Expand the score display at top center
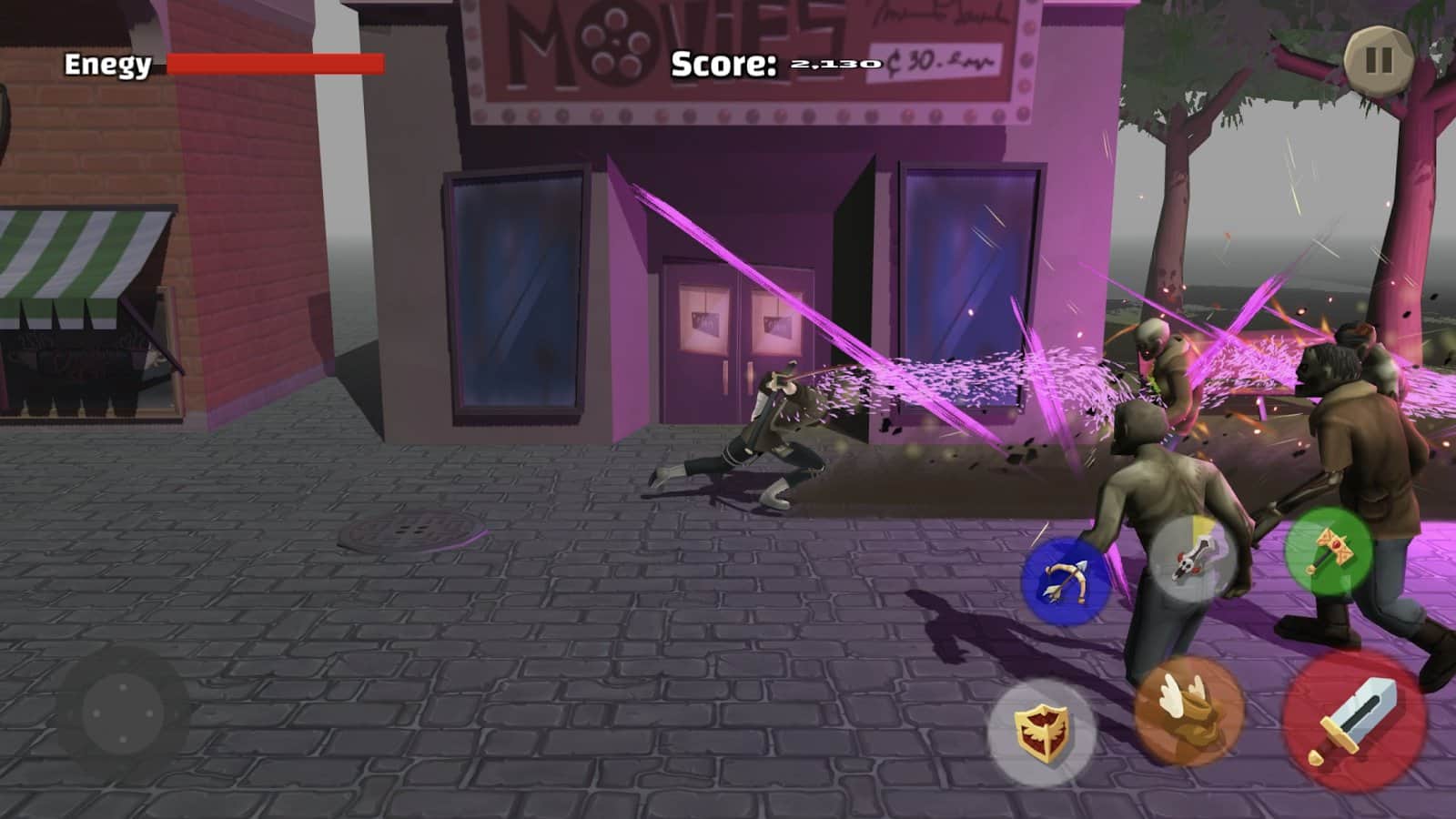 point(773,64)
